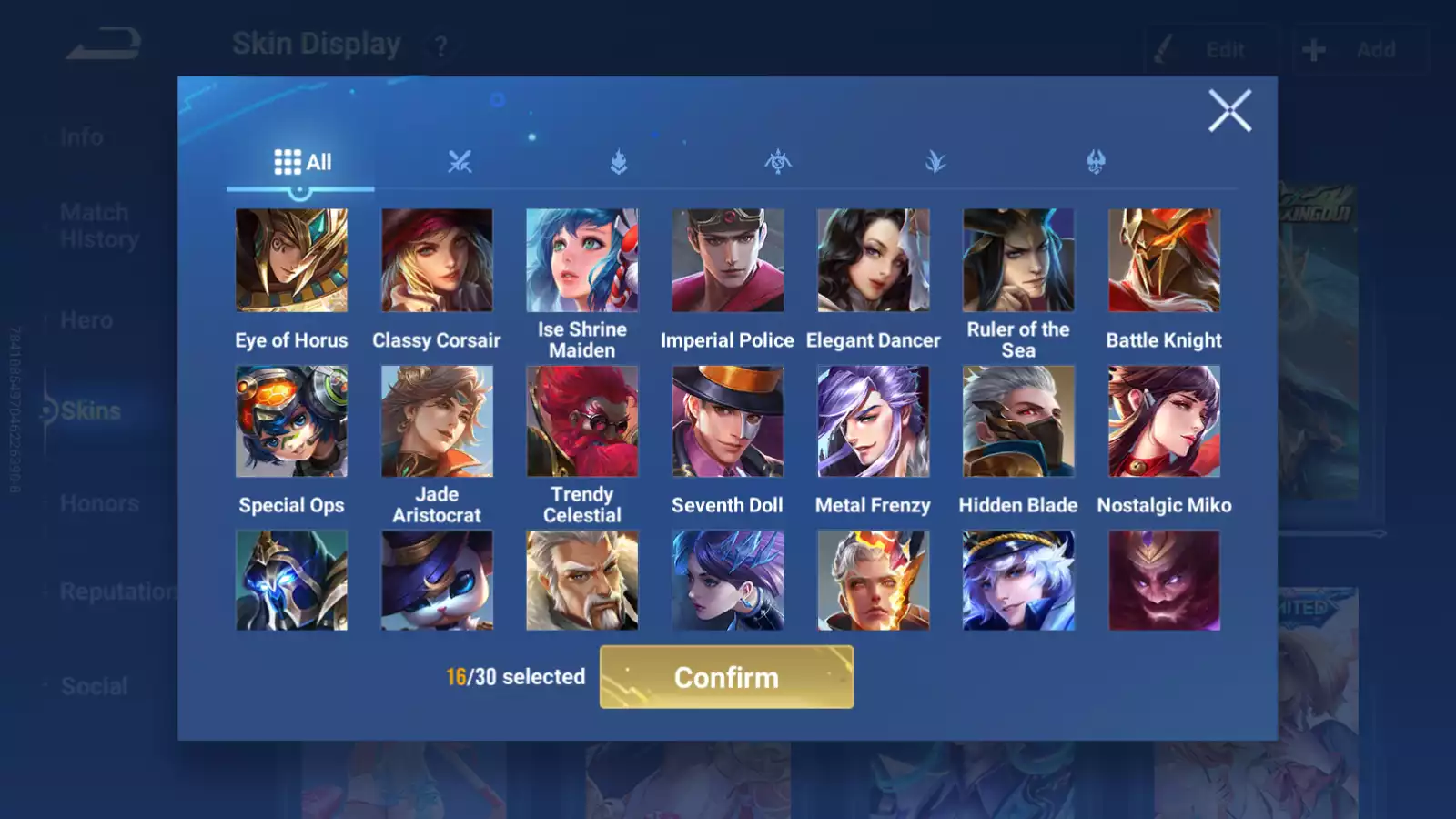Toggle selection of the Hidden Blade skin
1456x819 pixels.
click(1018, 420)
